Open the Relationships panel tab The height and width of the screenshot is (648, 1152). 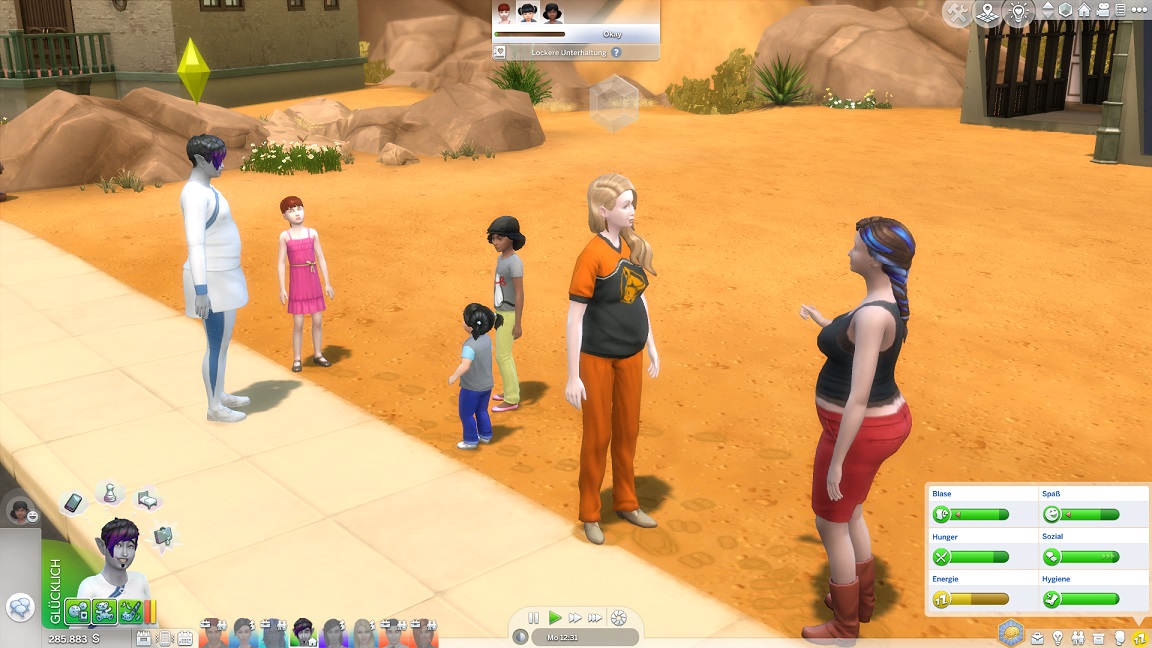pos(1078,637)
